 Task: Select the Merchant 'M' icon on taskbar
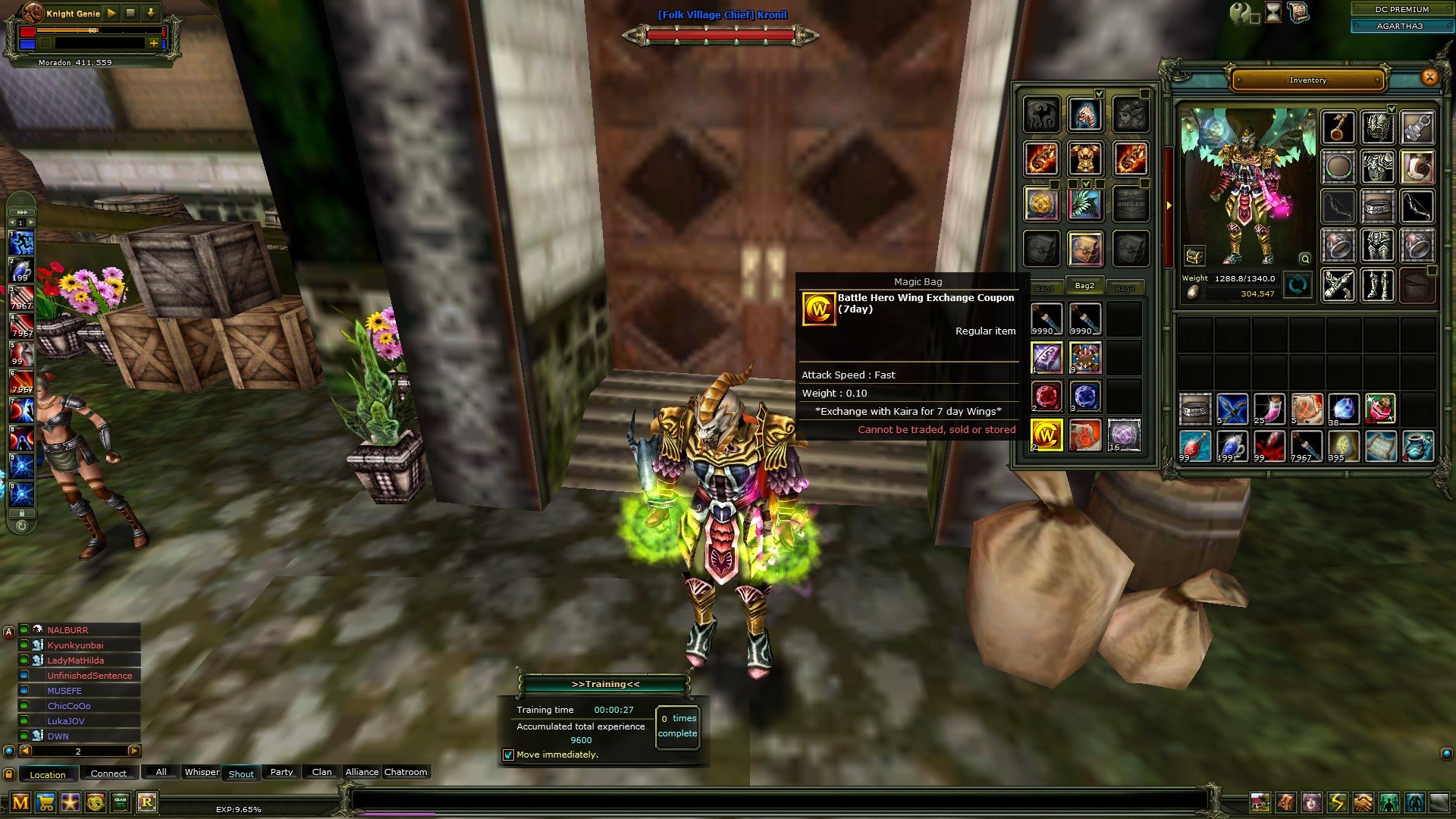(x=20, y=802)
